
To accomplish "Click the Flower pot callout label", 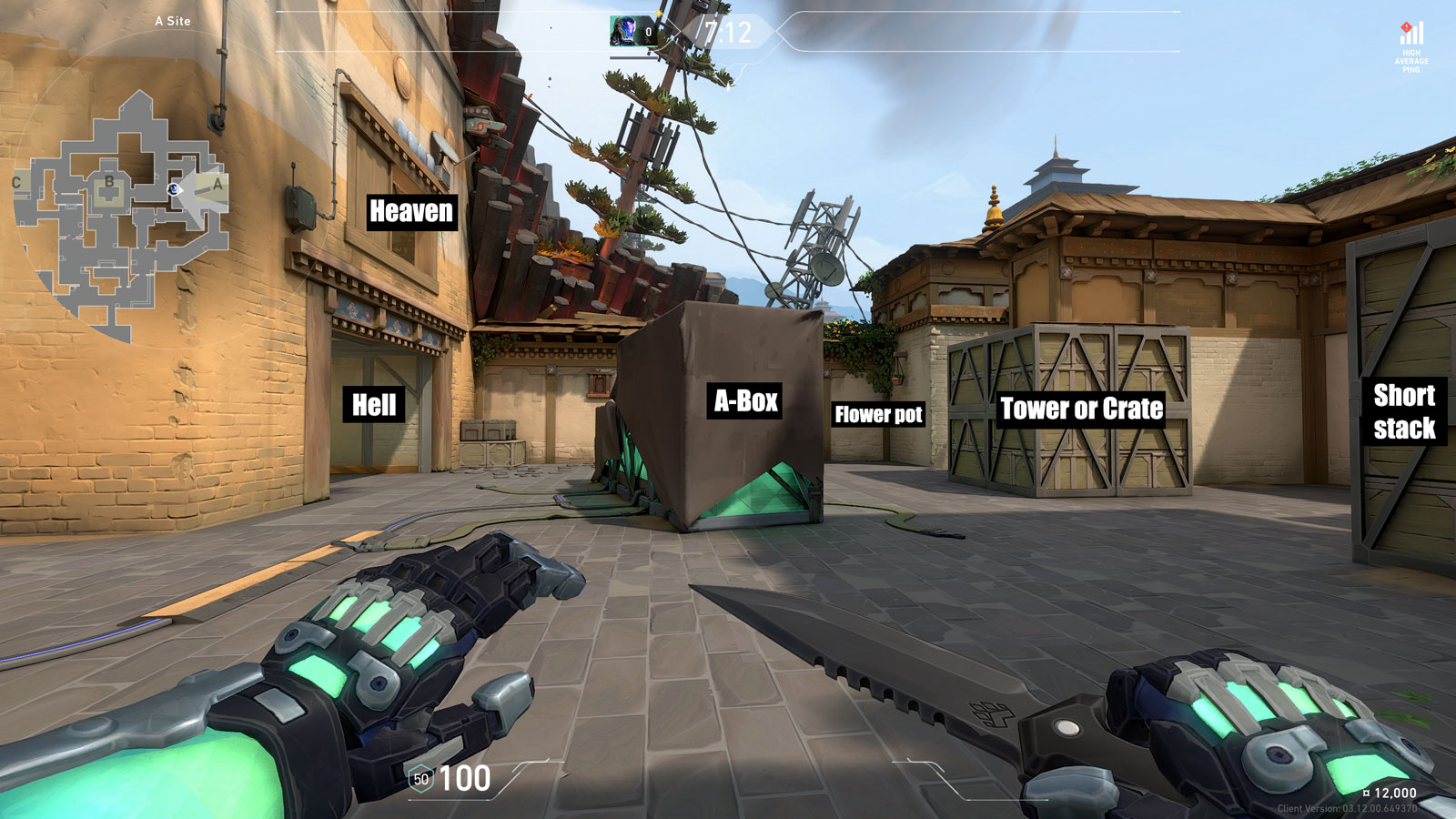I will coord(879,414).
